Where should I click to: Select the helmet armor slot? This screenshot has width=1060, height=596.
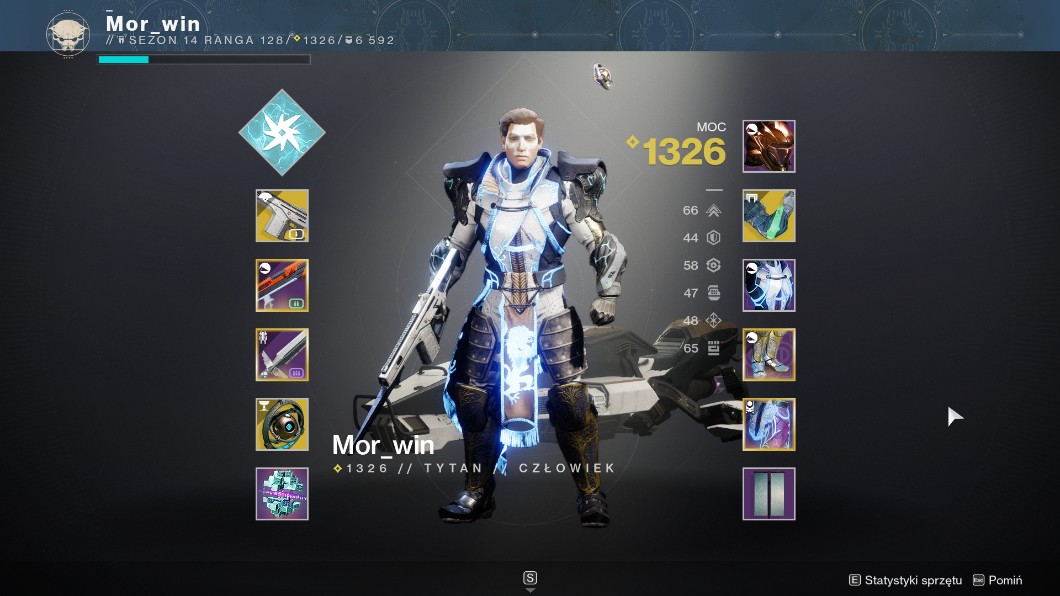pyautogui.click(x=769, y=147)
